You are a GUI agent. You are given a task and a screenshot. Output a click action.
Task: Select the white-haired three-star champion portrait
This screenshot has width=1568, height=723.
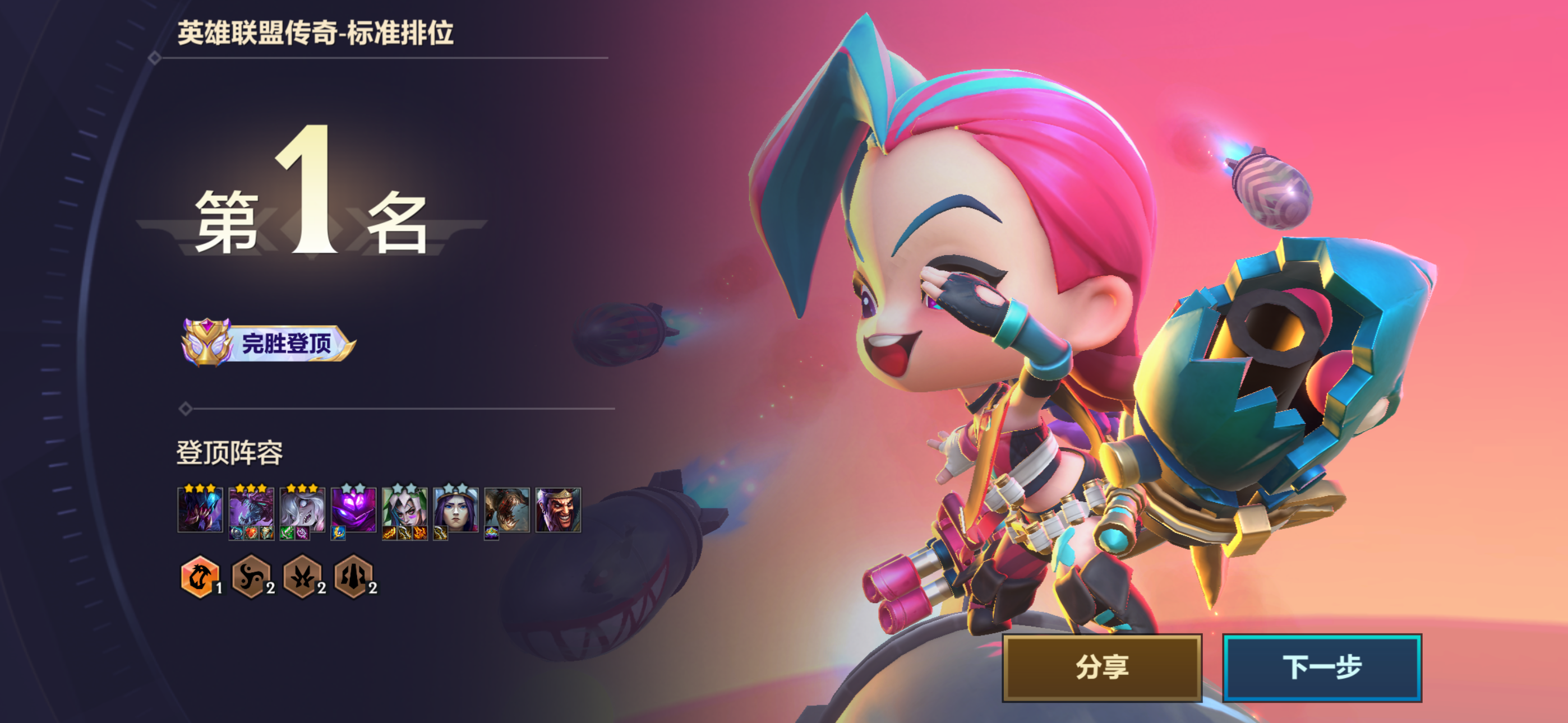click(302, 509)
